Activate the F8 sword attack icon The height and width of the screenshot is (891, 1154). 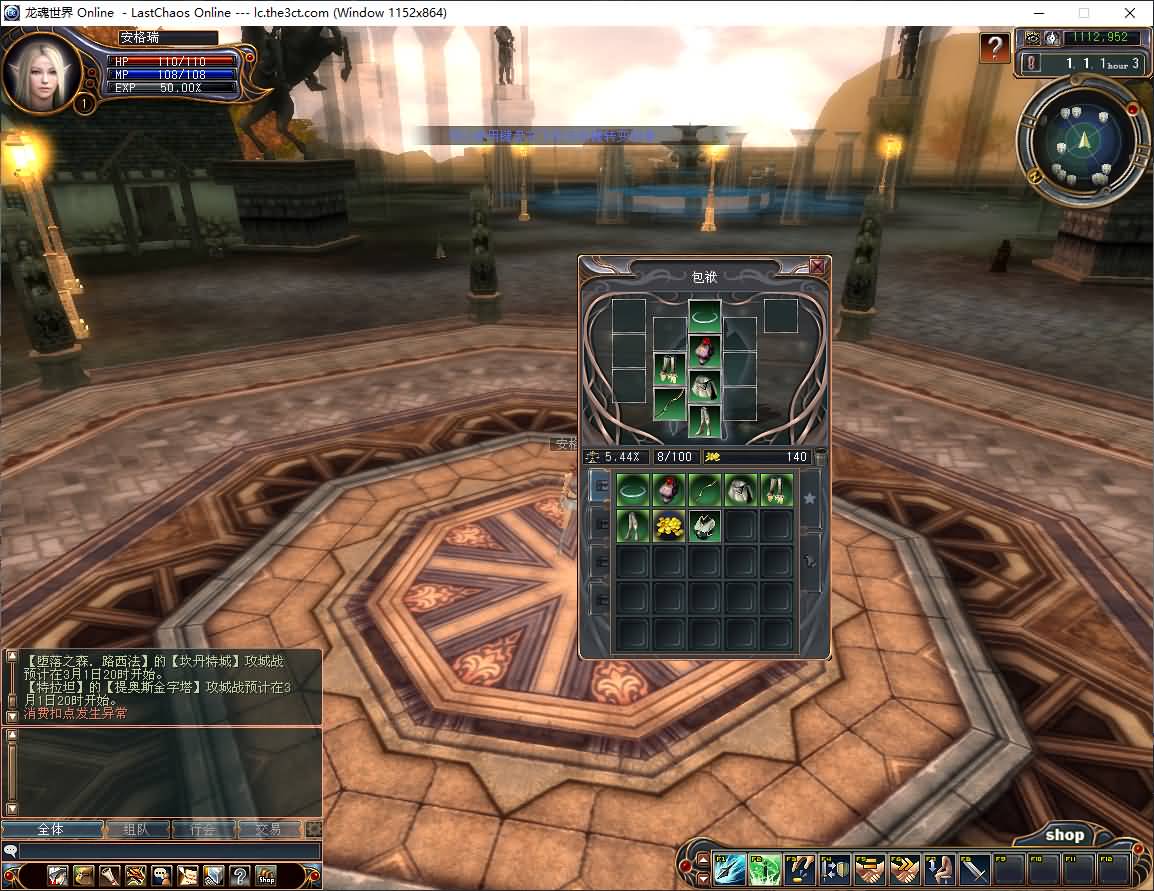pos(974,868)
